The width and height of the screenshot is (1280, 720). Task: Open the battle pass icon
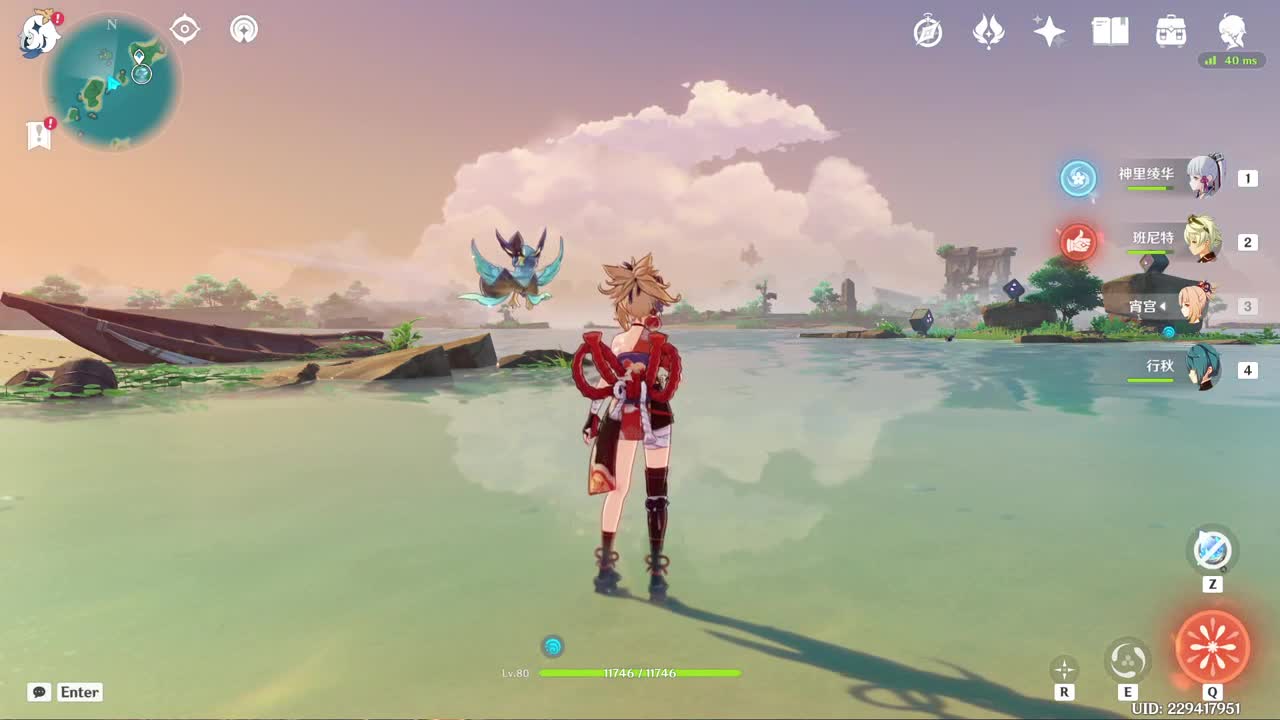[988, 32]
